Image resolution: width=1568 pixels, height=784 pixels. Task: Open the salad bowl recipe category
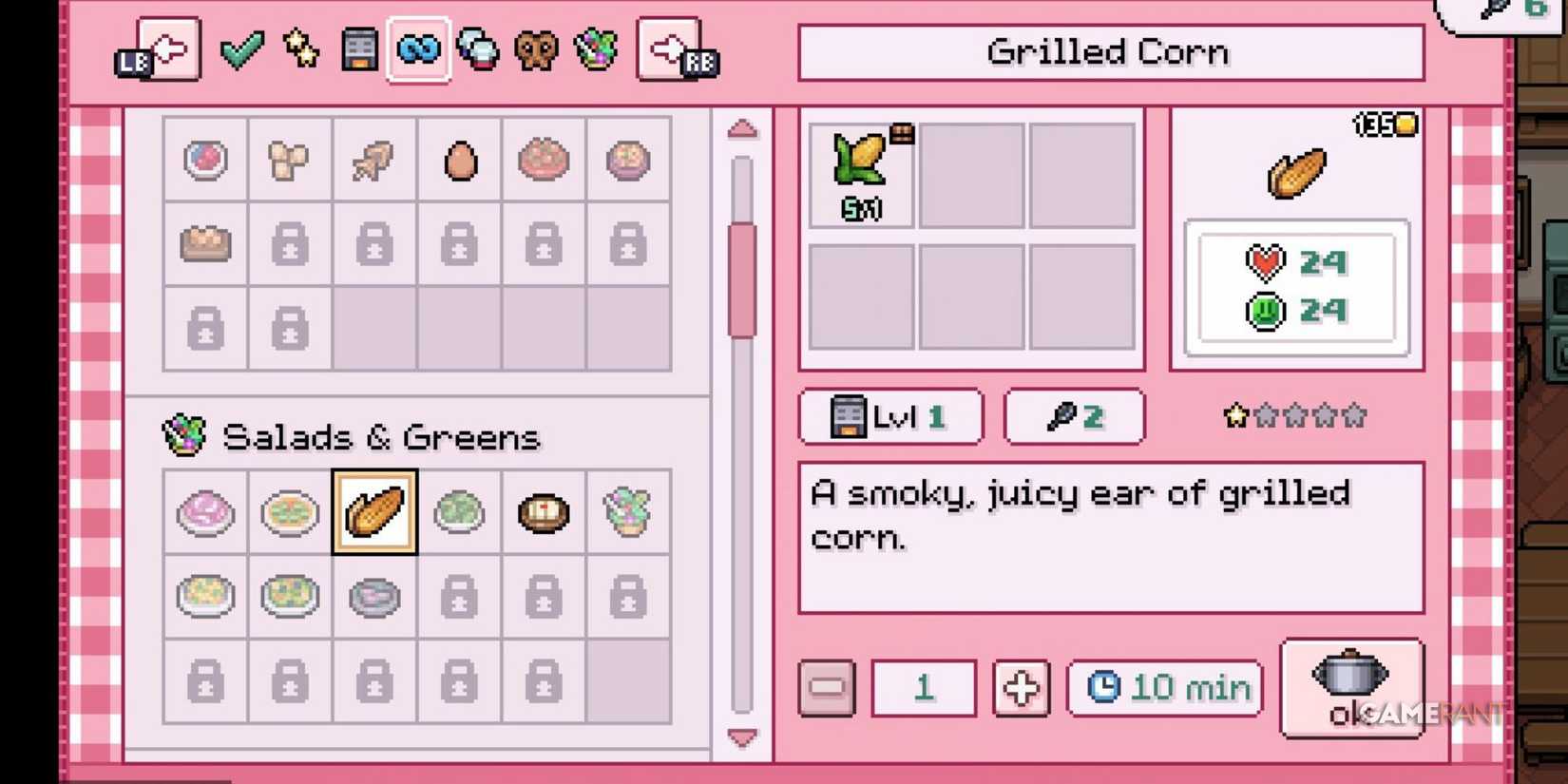(x=597, y=50)
